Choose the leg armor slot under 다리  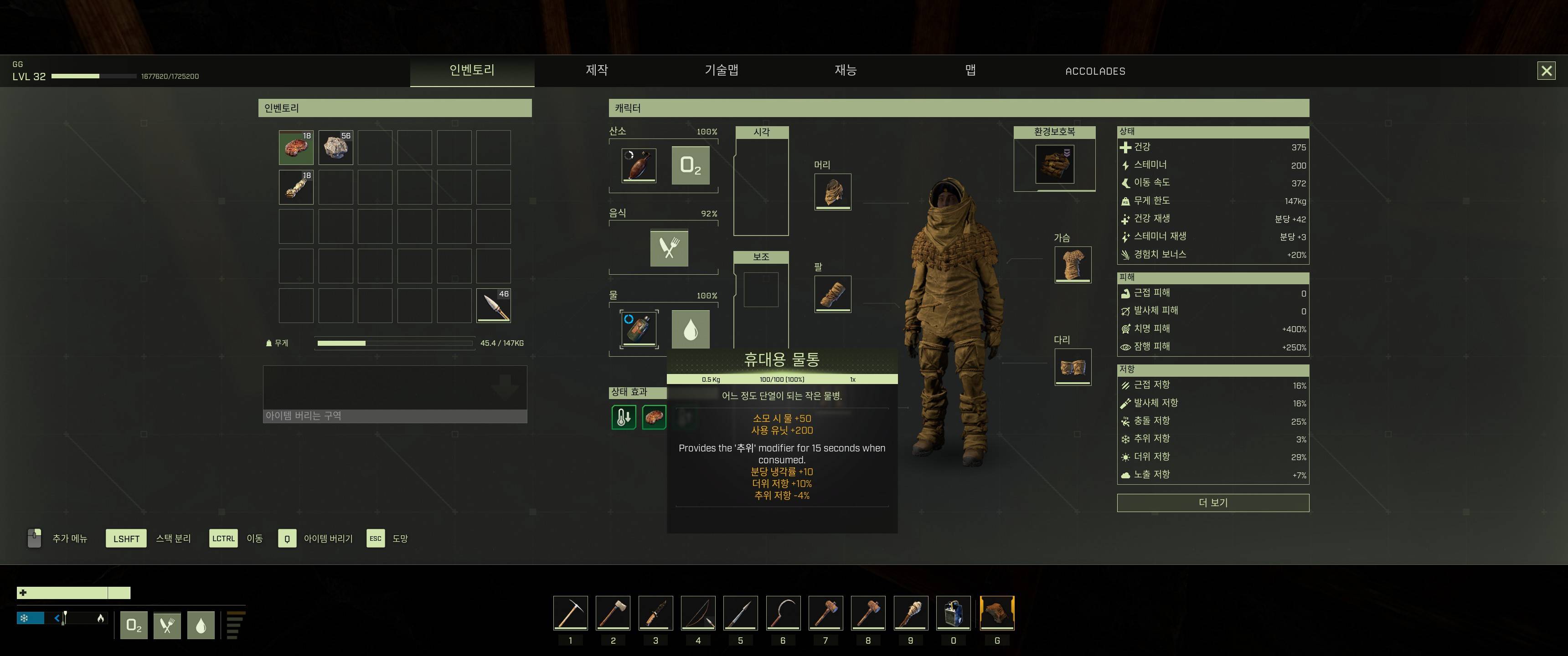pos(1073,366)
